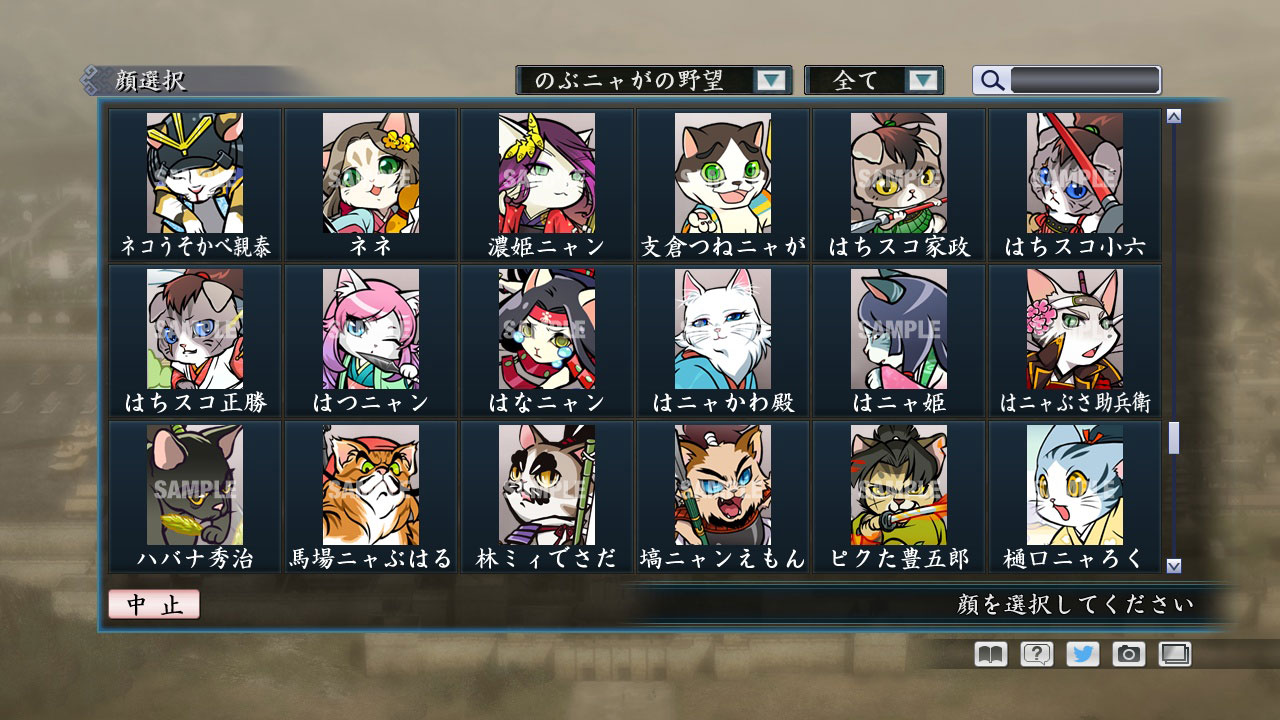The image size is (1280, 720).
Task: Type in the search input field
Action: coord(1083,79)
